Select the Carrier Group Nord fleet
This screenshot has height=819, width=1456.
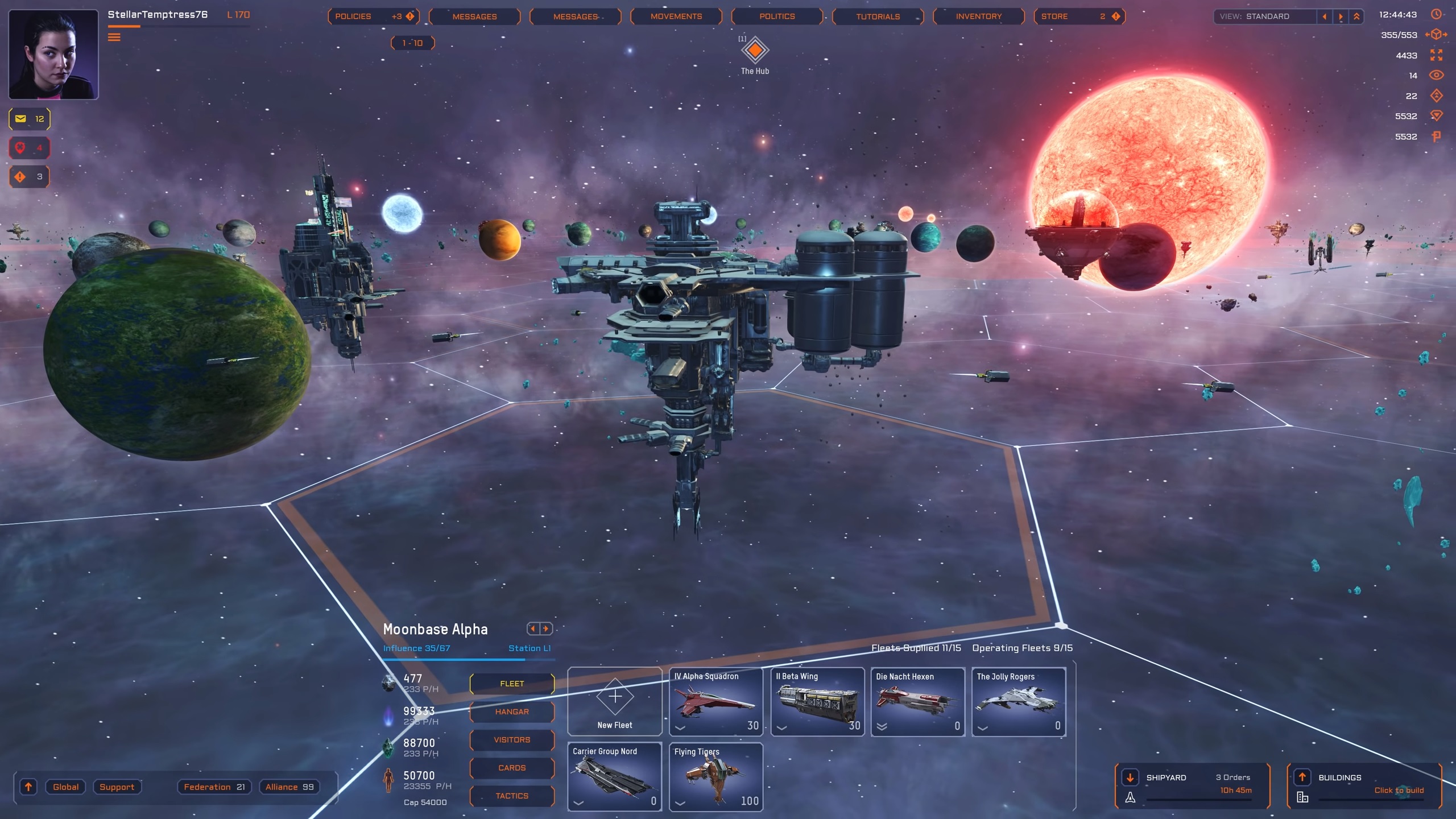coord(615,777)
